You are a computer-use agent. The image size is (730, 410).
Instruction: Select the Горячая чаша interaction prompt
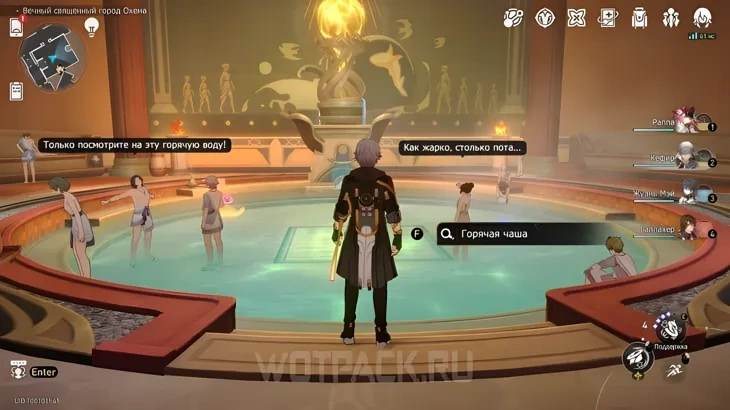(x=520, y=234)
